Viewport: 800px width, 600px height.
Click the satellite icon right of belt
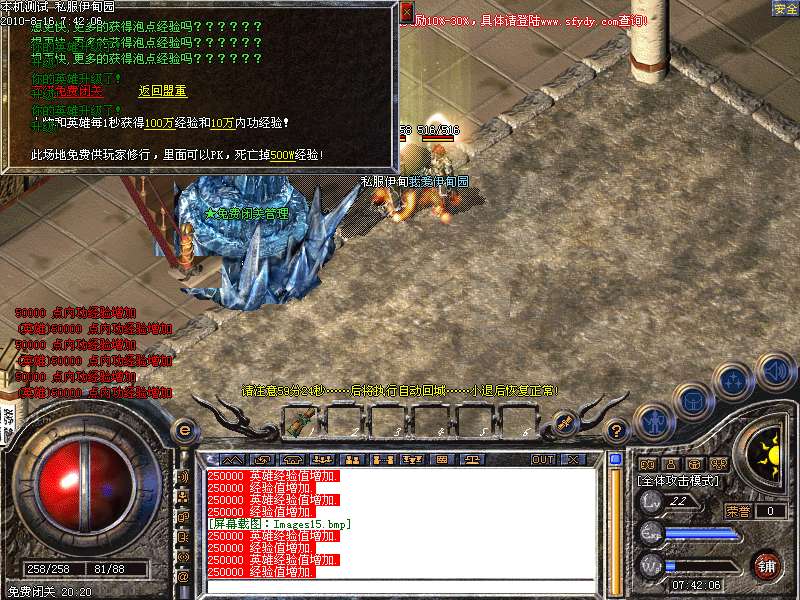(564, 422)
